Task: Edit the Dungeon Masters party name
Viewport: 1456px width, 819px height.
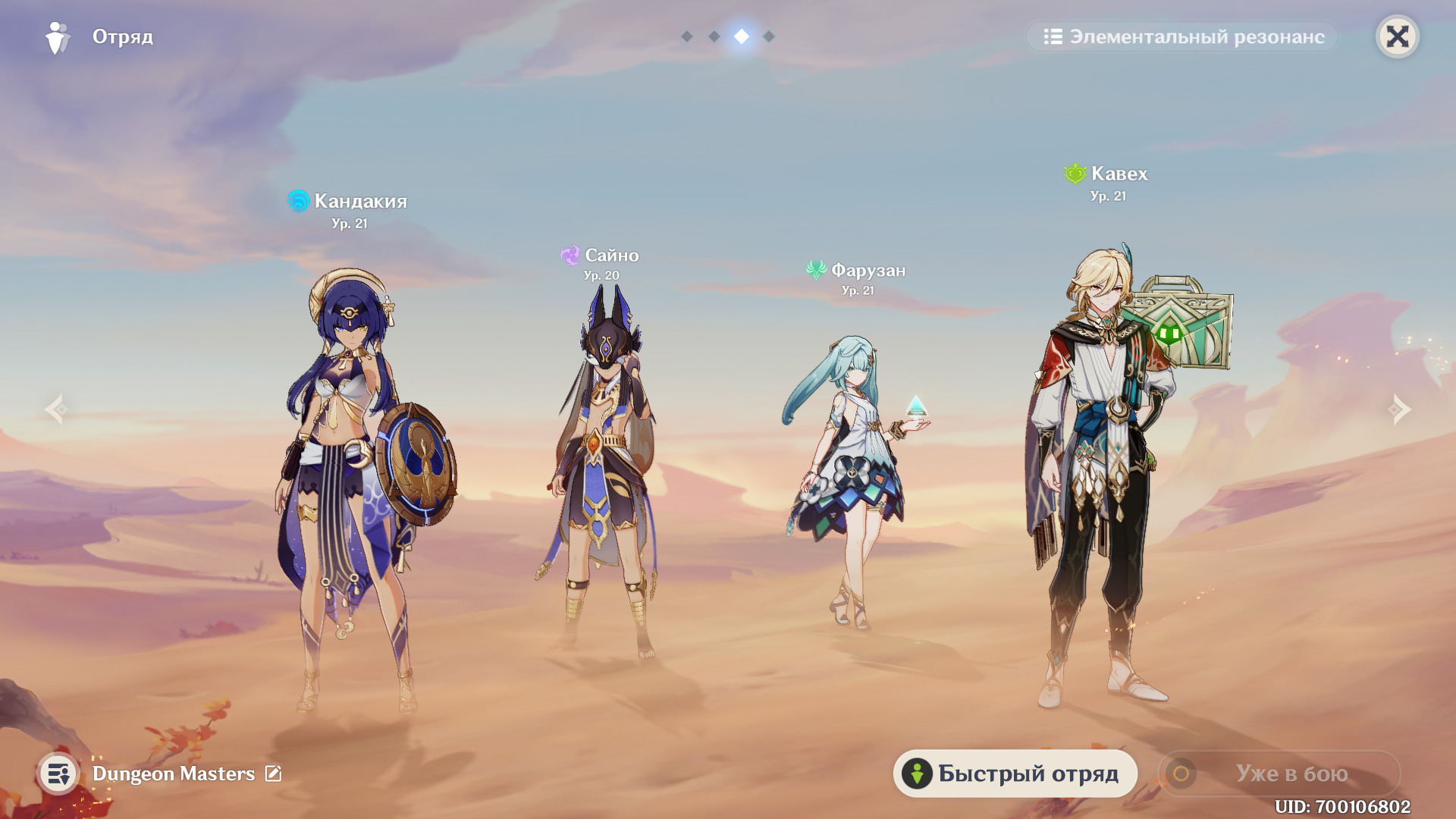Action: point(273,773)
